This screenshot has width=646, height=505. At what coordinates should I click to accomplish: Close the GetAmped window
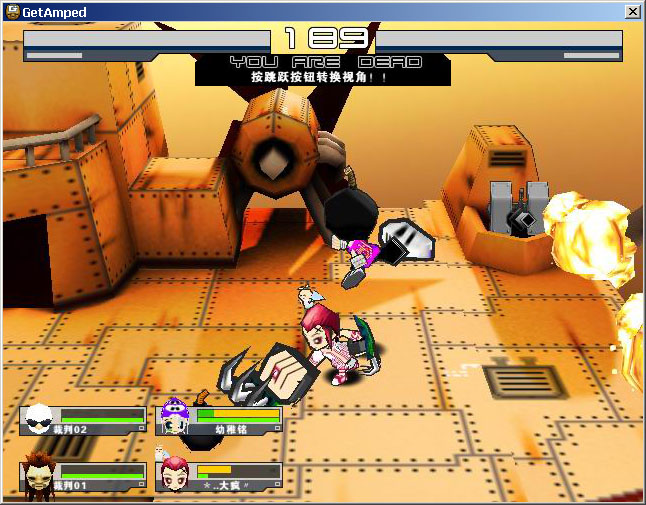coord(632,12)
